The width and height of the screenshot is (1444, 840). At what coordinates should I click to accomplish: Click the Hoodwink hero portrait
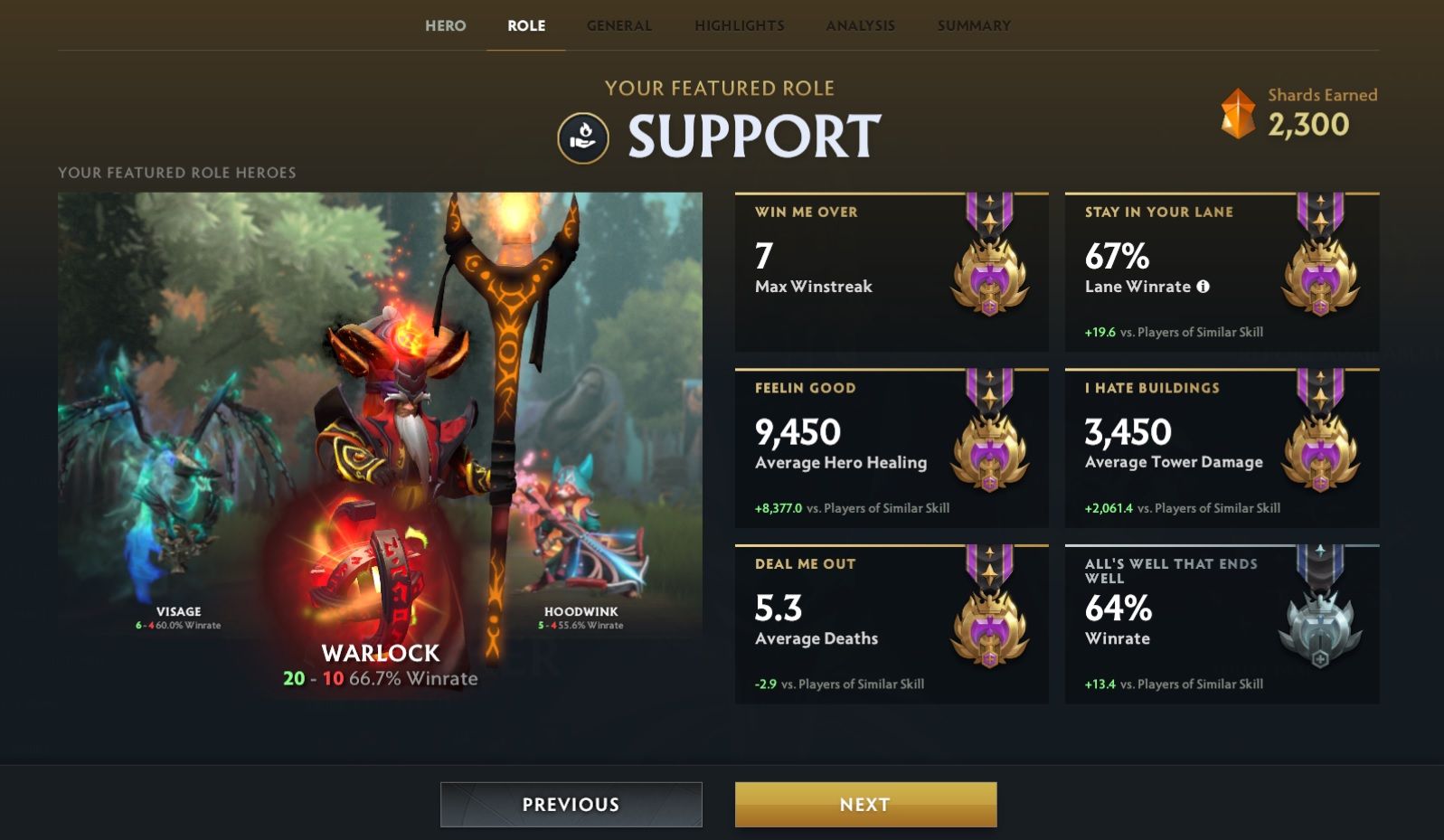tap(579, 524)
